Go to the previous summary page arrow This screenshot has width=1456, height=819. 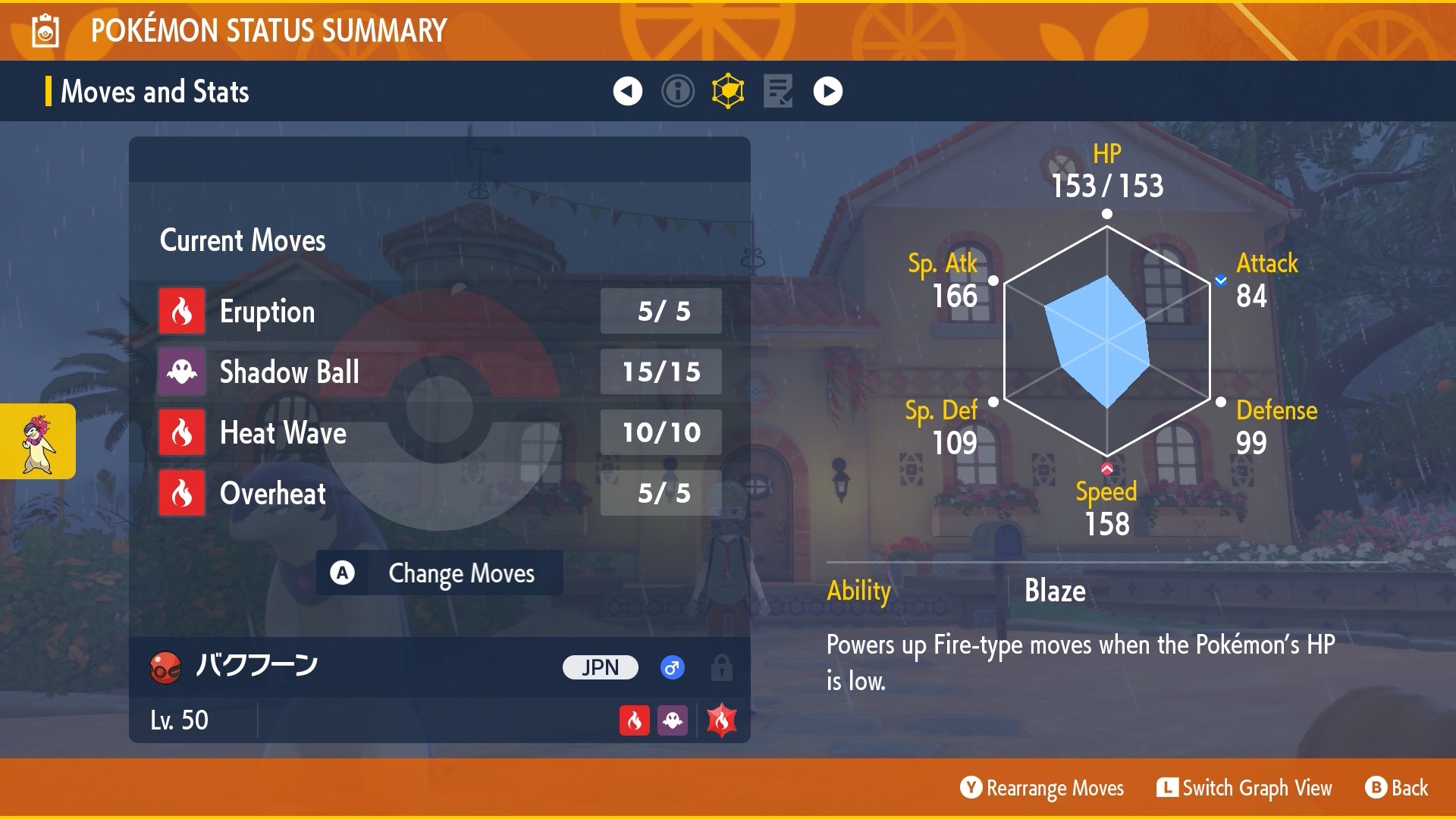click(x=627, y=91)
